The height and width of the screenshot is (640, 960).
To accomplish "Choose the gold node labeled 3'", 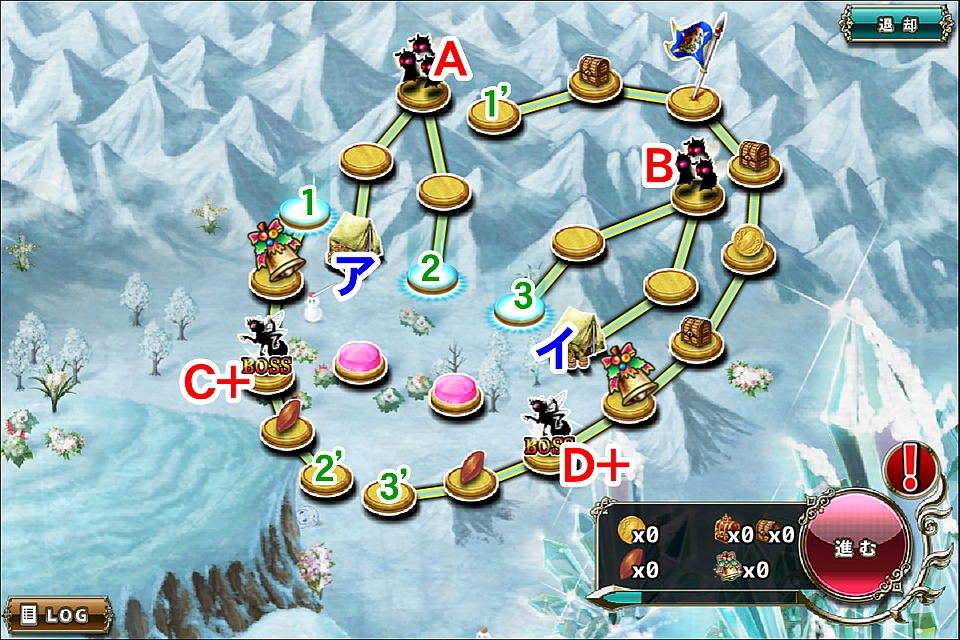I will (x=389, y=496).
